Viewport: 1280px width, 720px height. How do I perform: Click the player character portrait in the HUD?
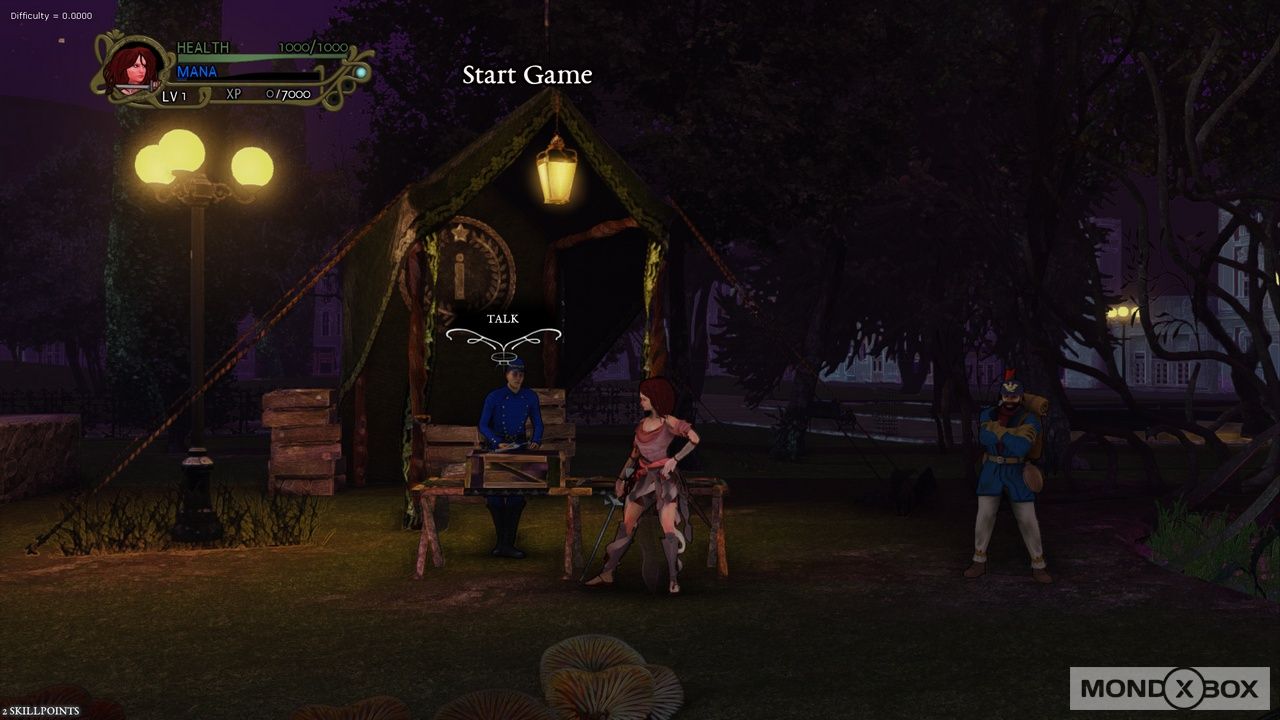133,67
